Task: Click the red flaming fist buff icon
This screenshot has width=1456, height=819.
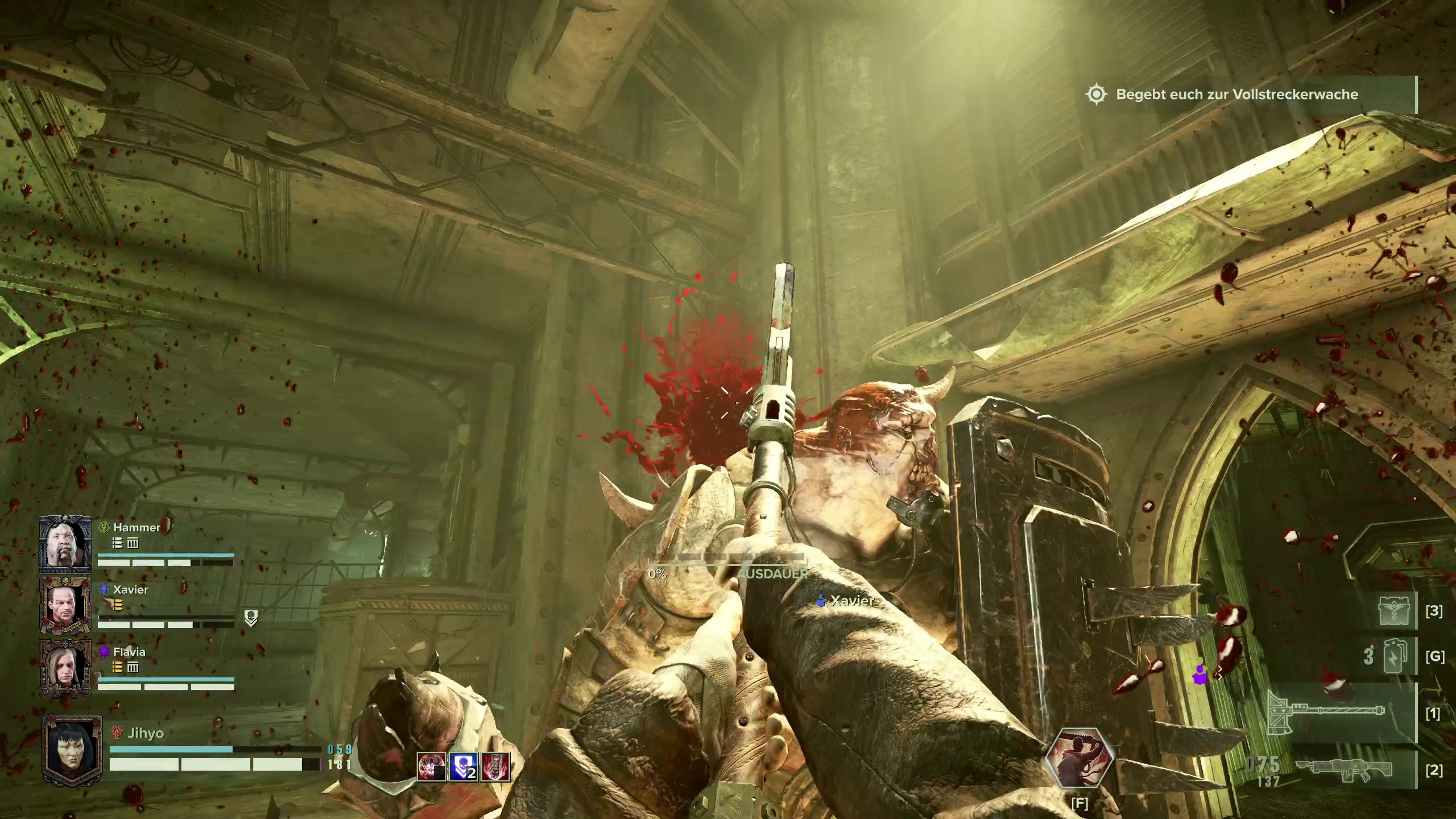Action: 495,767
